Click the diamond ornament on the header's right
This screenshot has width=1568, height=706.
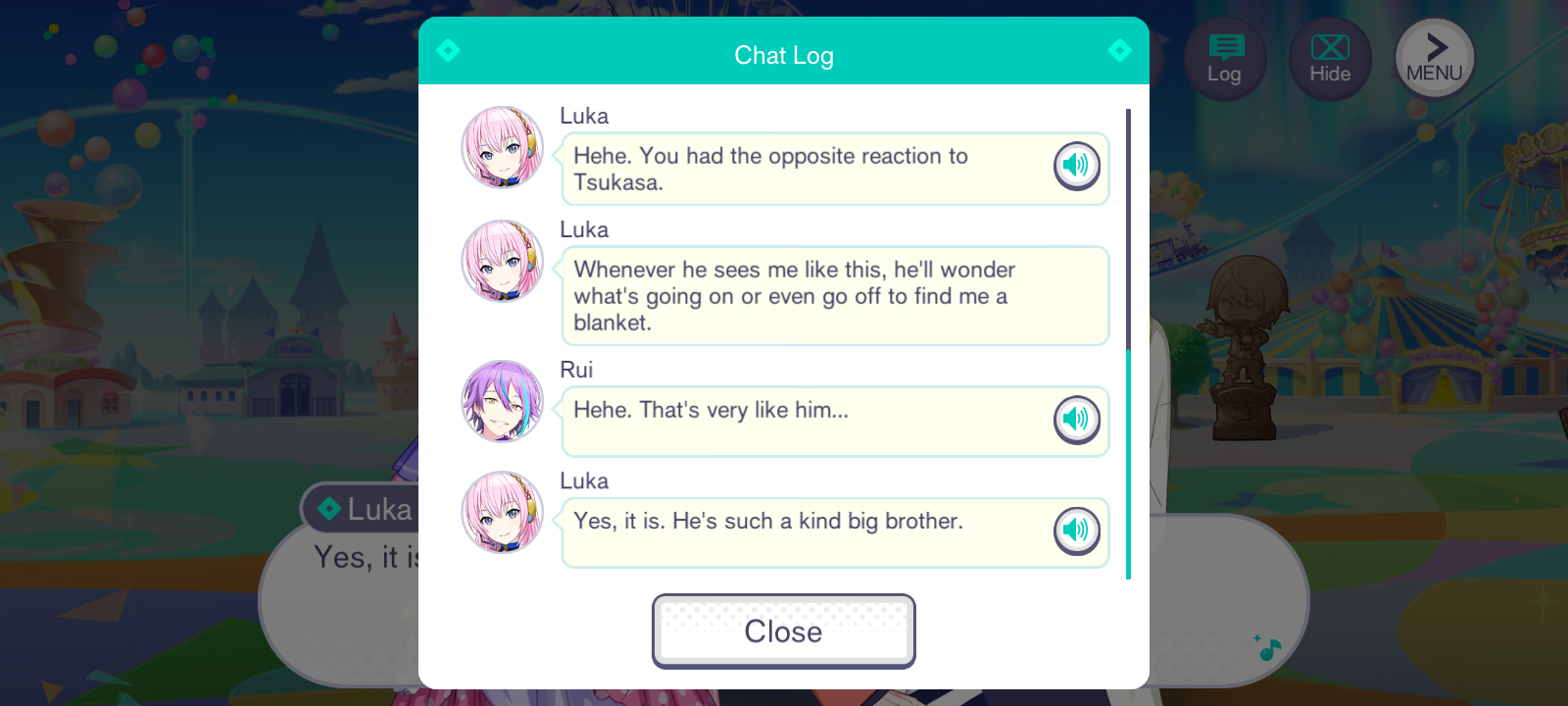[x=1120, y=50]
